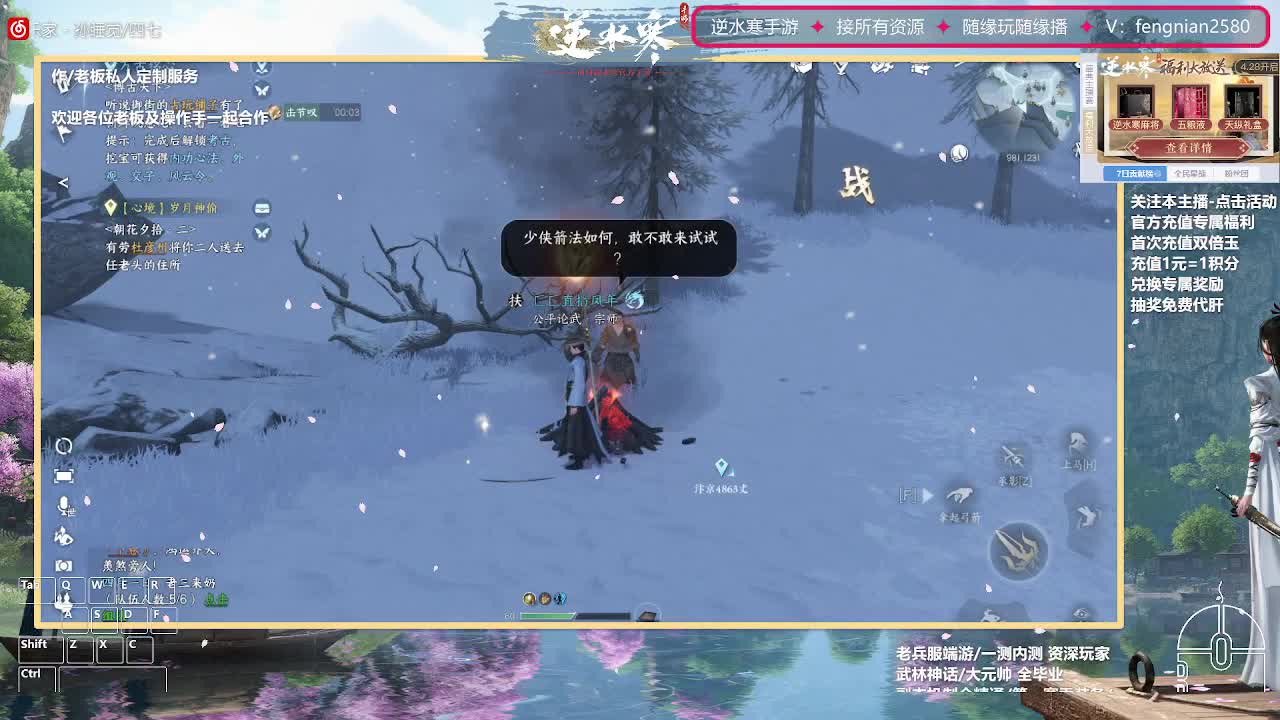Activate the large golden sword ultimate skill
Screen dimensions: 1280x720
1017,548
